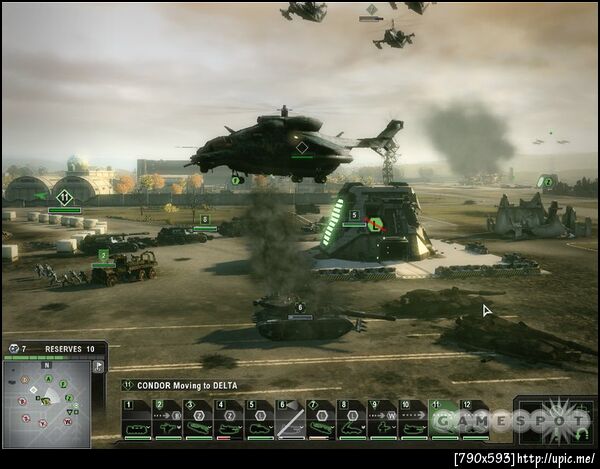Select unit card number 8

[x=352, y=420]
